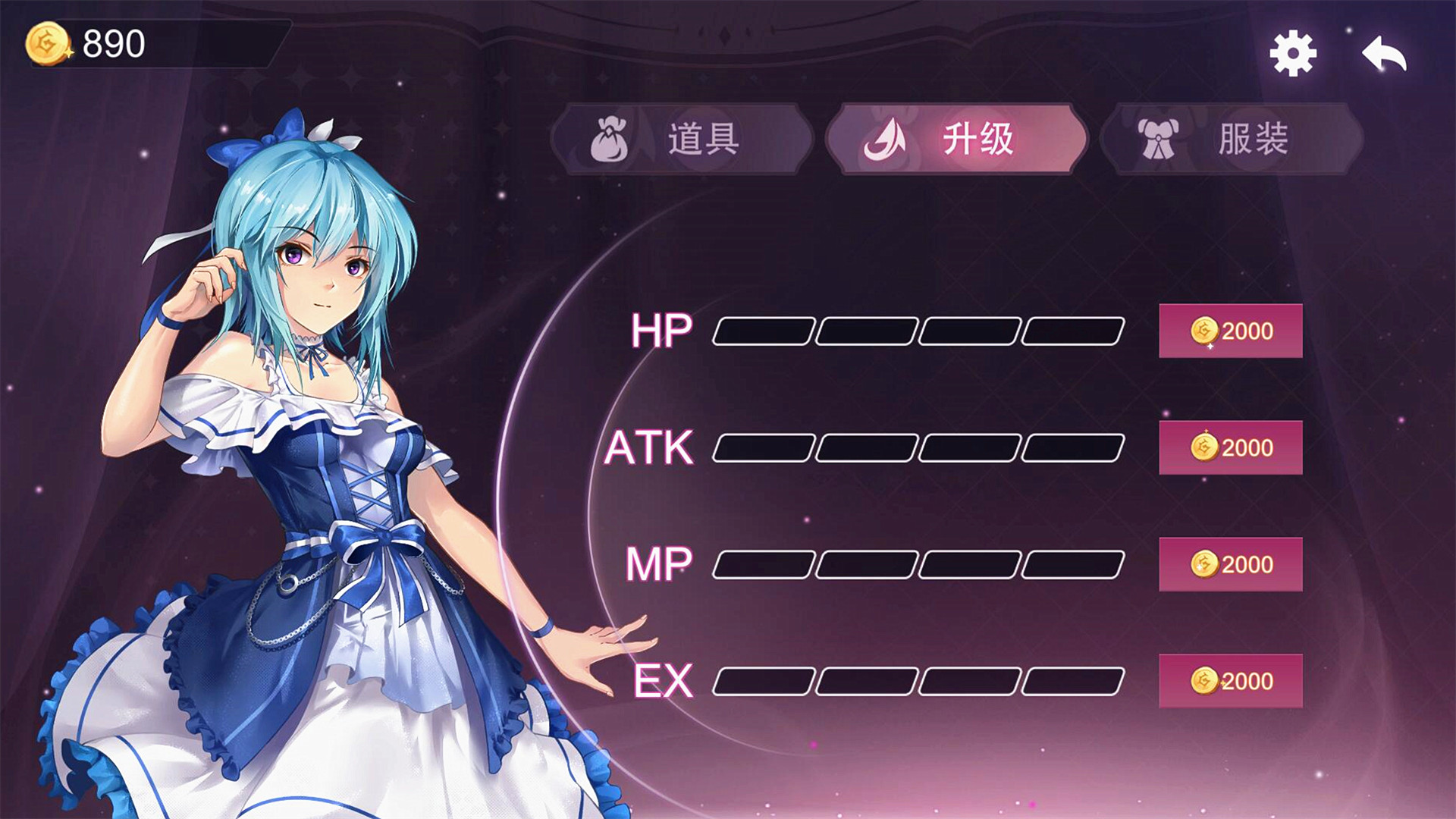This screenshot has width=1456, height=819.
Task: Purchase the ATK upgrade for 2000 coins
Action: (x=1230, y=447)
